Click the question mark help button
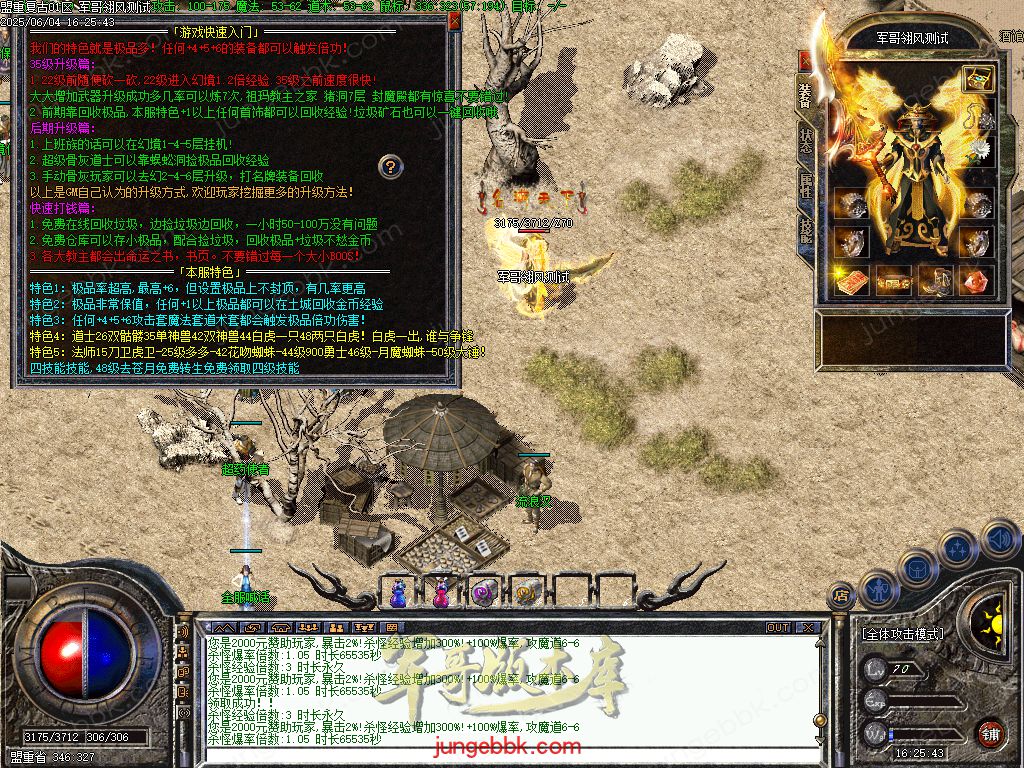This screenshot has height=768, width=1024. pyautogui.click(x=392, y=166)
